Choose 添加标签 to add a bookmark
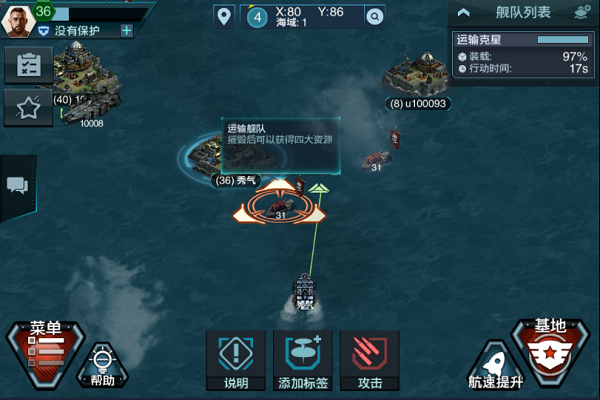This screenshot has height=400, width=600. point(302,360)
